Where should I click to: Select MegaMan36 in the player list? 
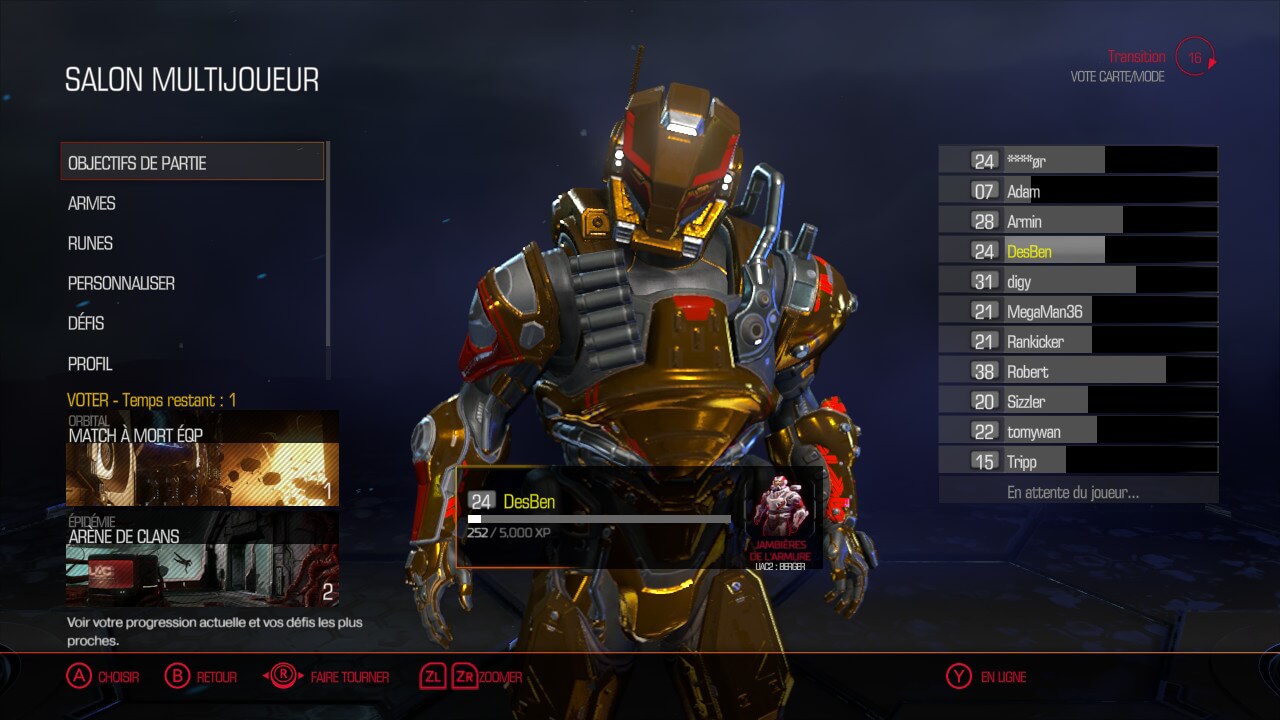point(1077,311)
